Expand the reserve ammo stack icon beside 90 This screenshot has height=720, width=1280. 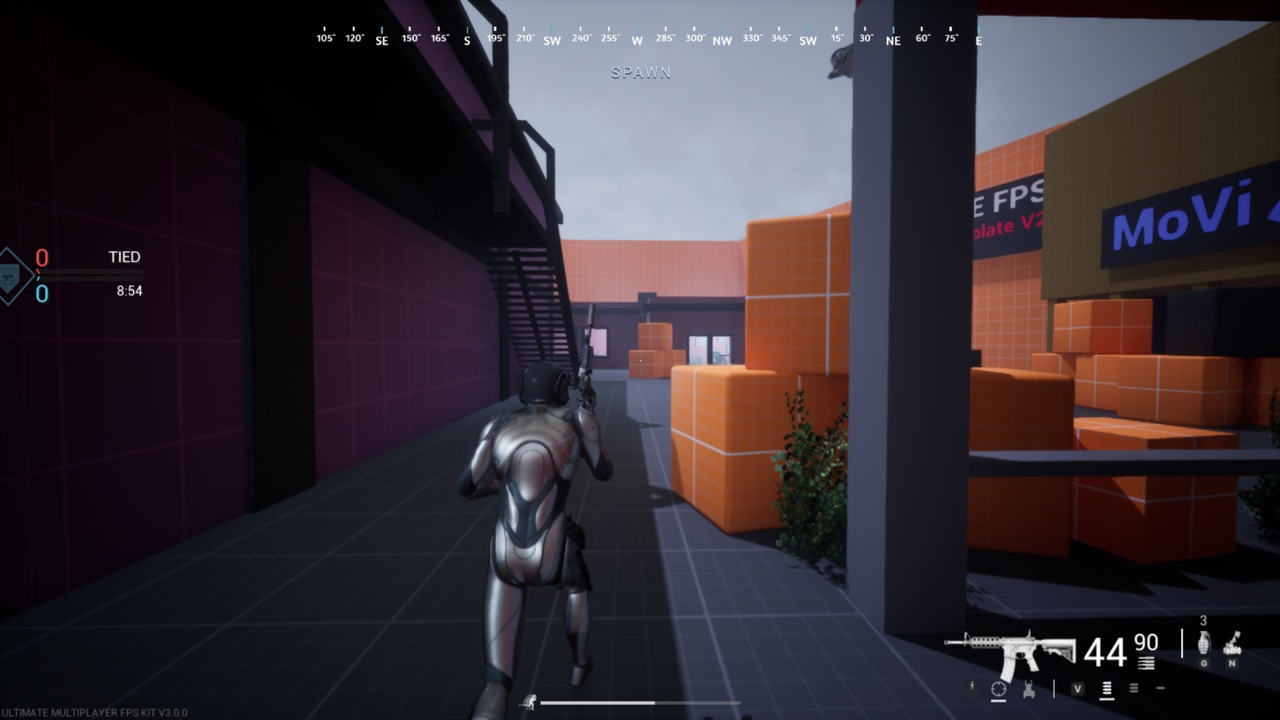[1146, 662]
